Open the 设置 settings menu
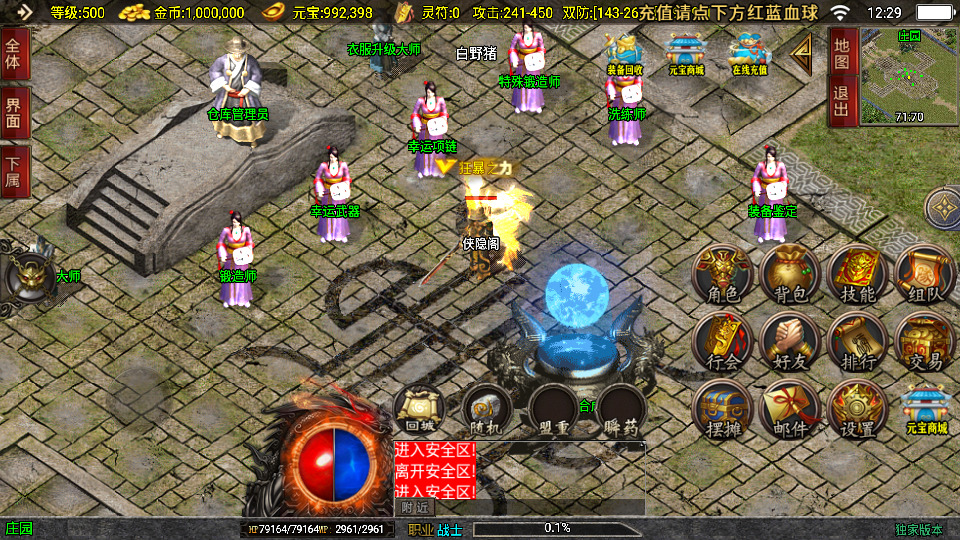 (857, 409)
